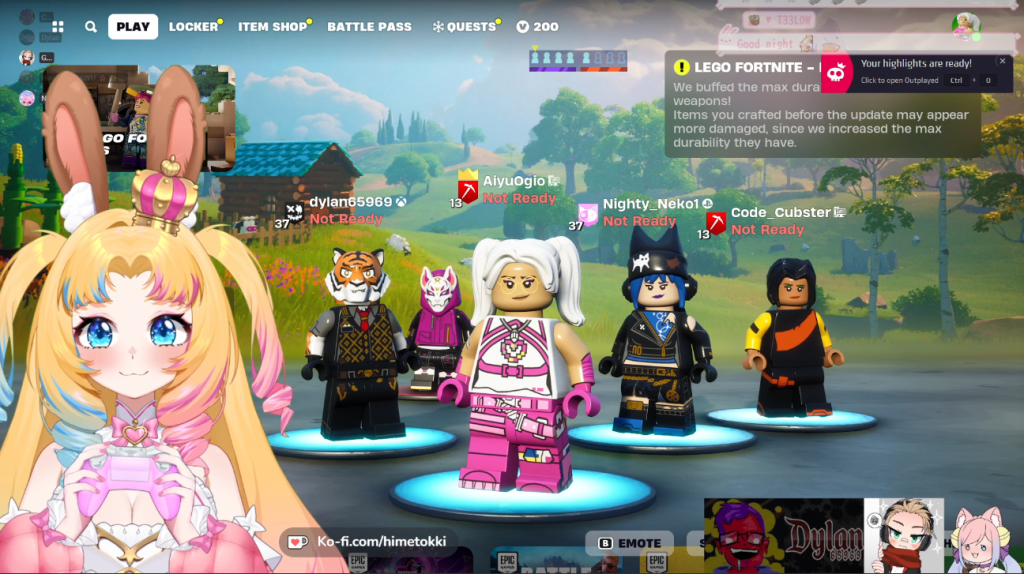This screenshot has width=1024, height=574.
Task: Select the AiyuOgio player name tag
Action: pos(514,181)
